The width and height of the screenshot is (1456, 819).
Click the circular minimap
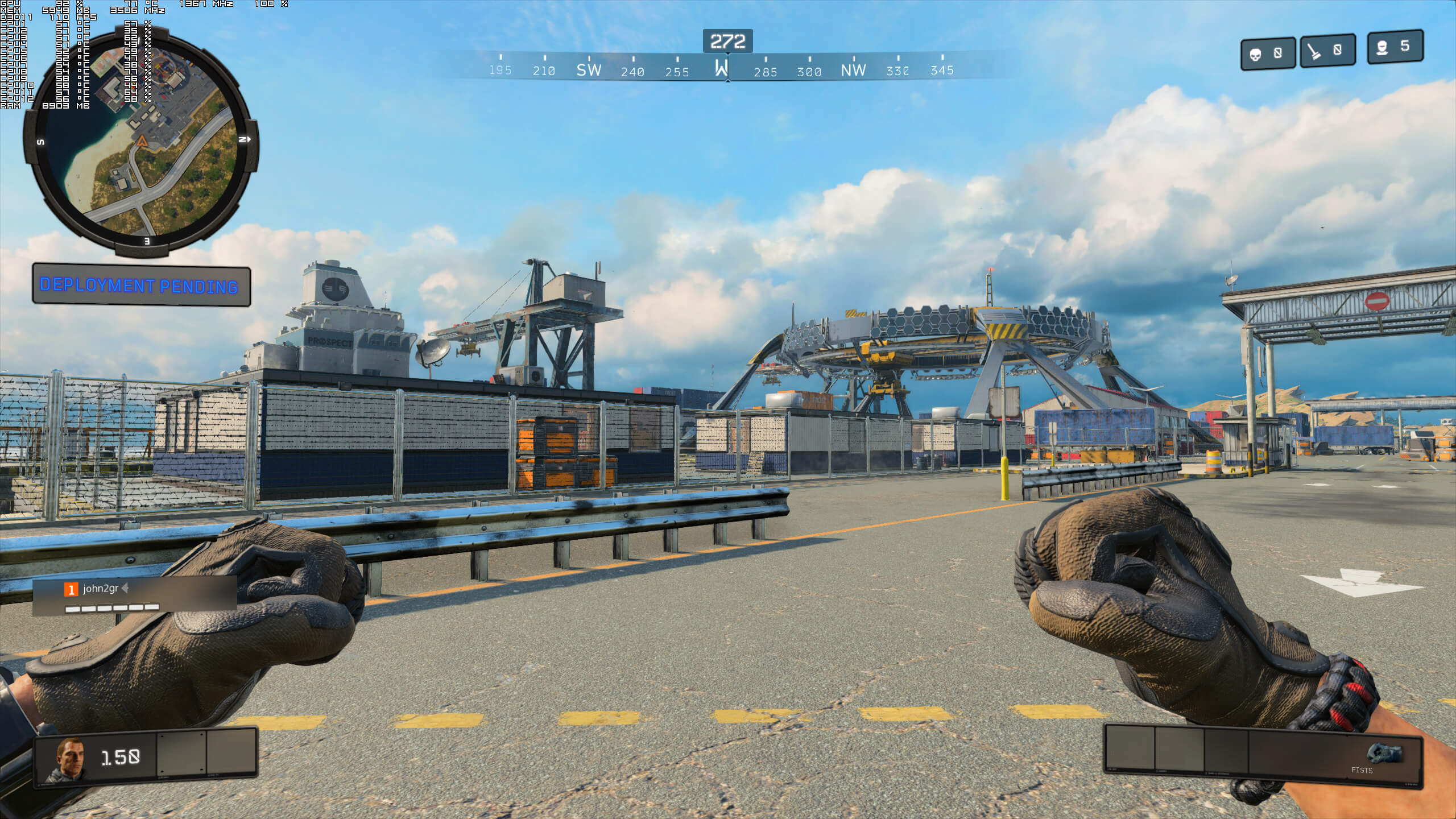pos(140,141)
